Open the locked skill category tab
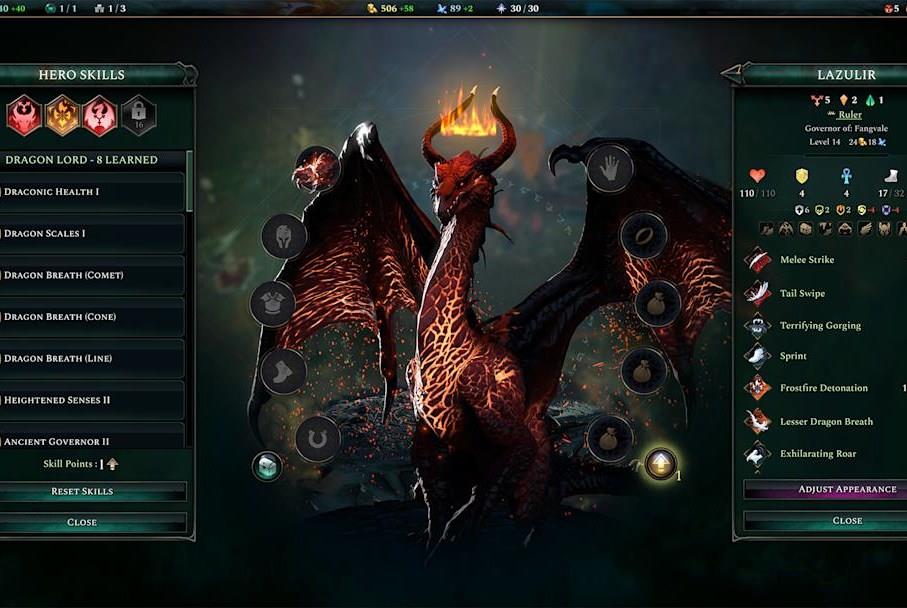The width and height of the screenshot is (907, 608). click(x=138, y=115)
